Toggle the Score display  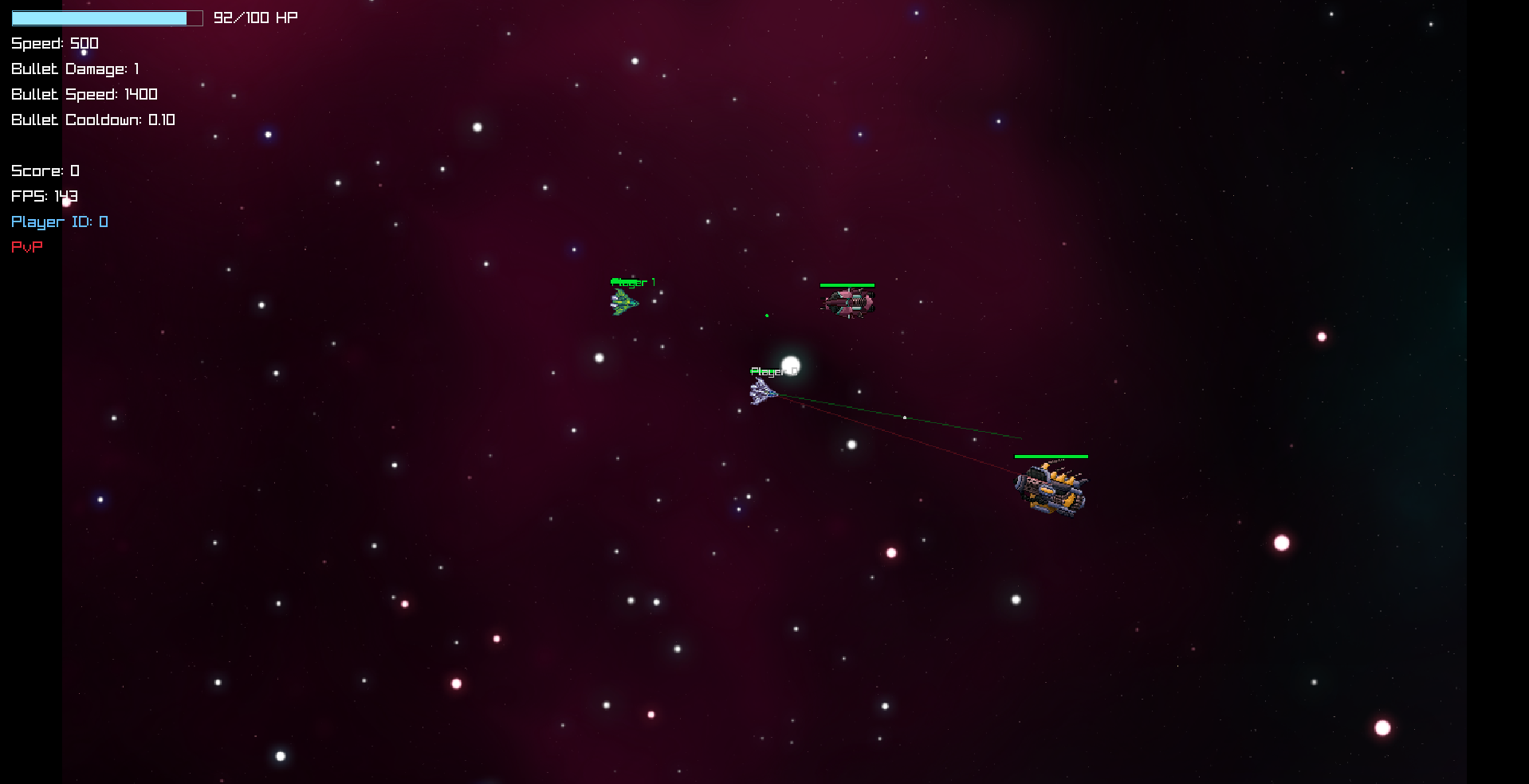point(45,171)
